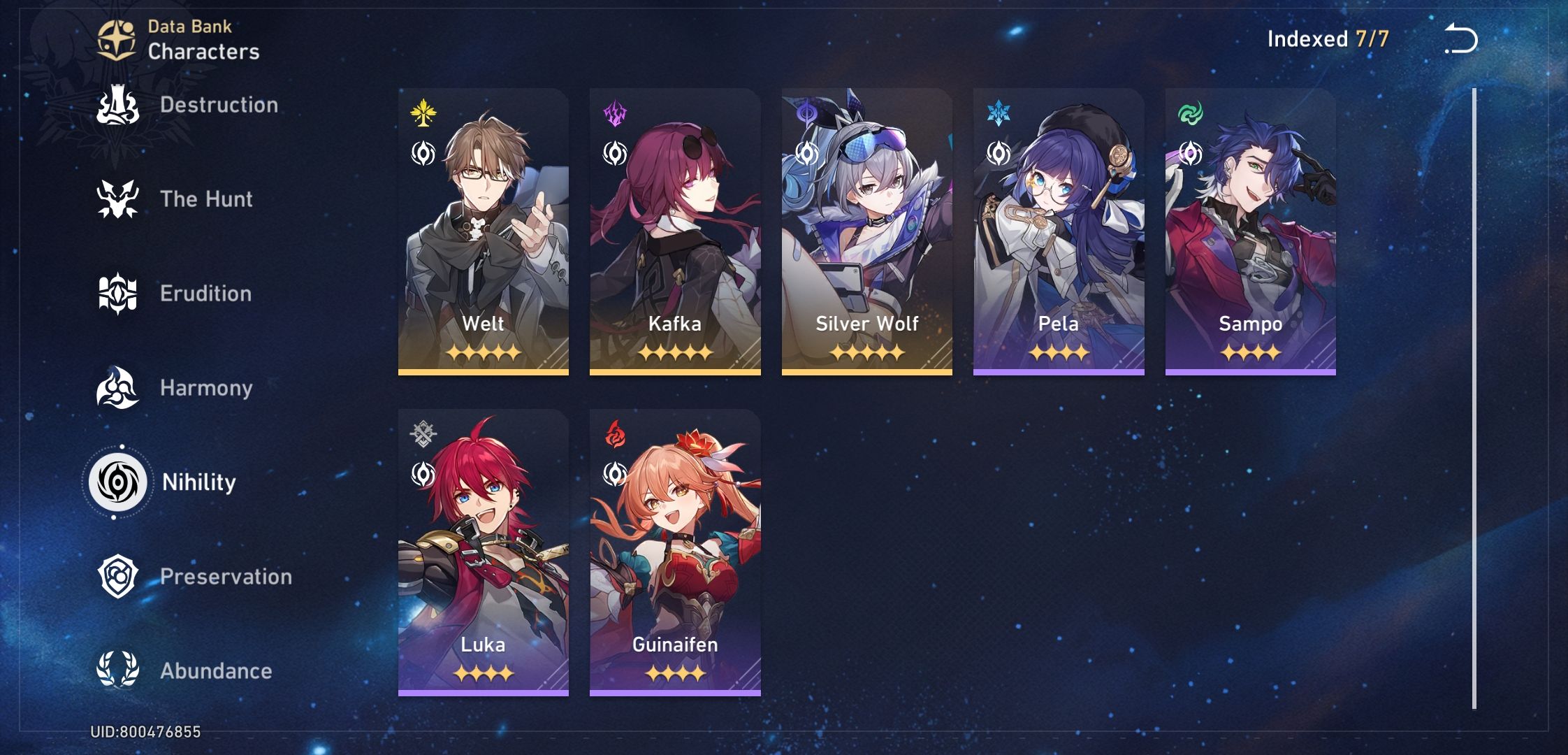Screen dimensions: 1568x755
Task: Open the Erudition category icon
Action: coord(117,294)
